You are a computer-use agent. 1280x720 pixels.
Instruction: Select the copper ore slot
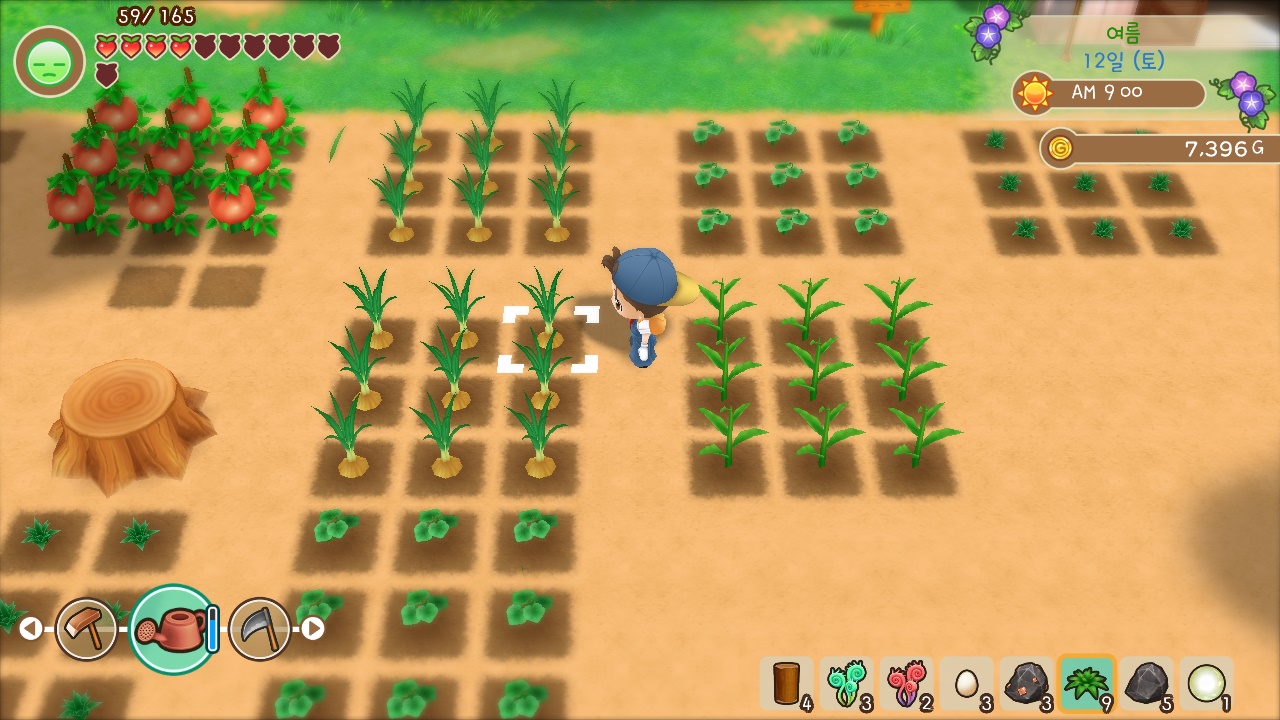[1026, 684]
